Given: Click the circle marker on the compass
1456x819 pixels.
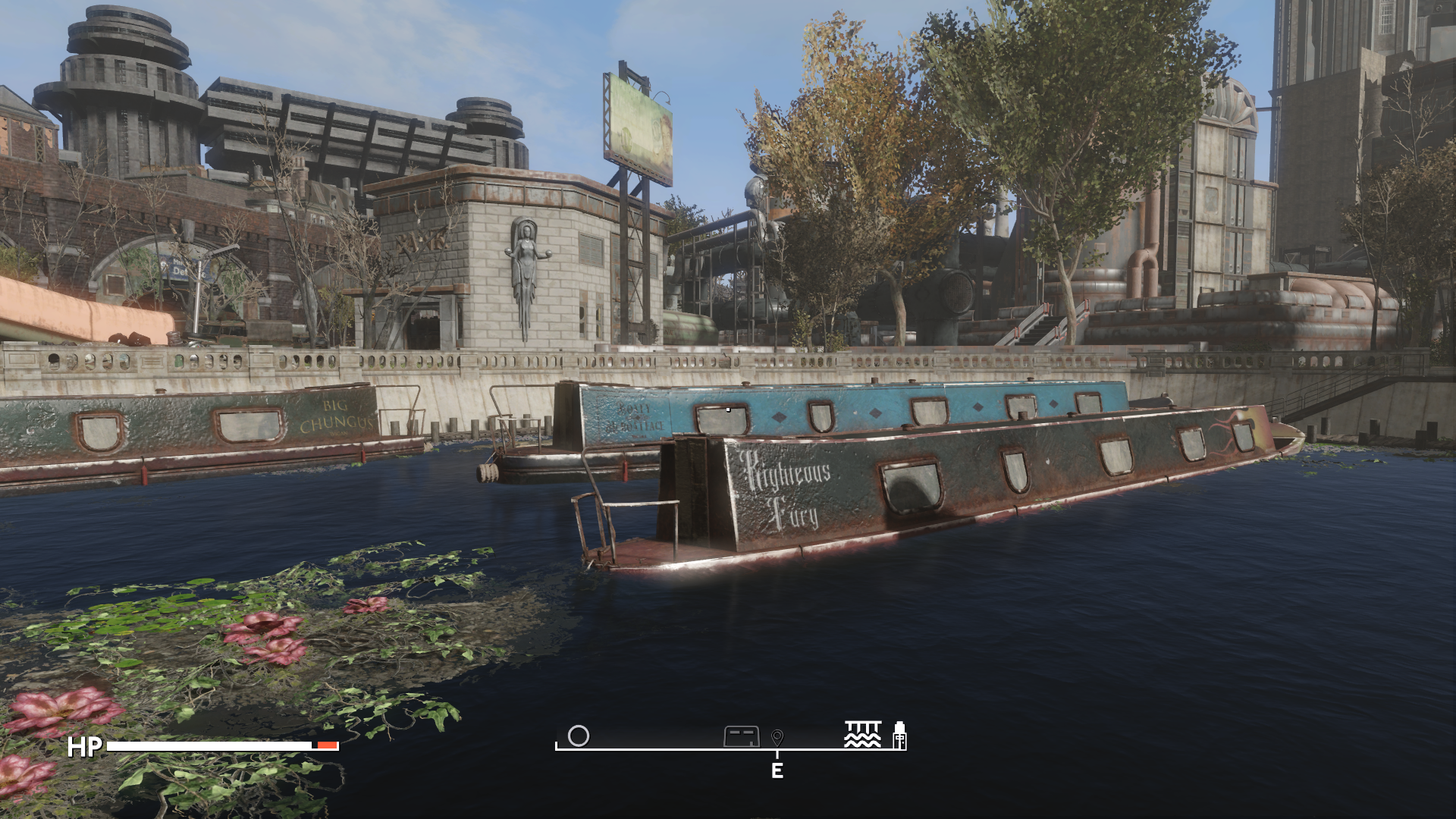Looking at the screenshot, I should click(x=578, y=736).
